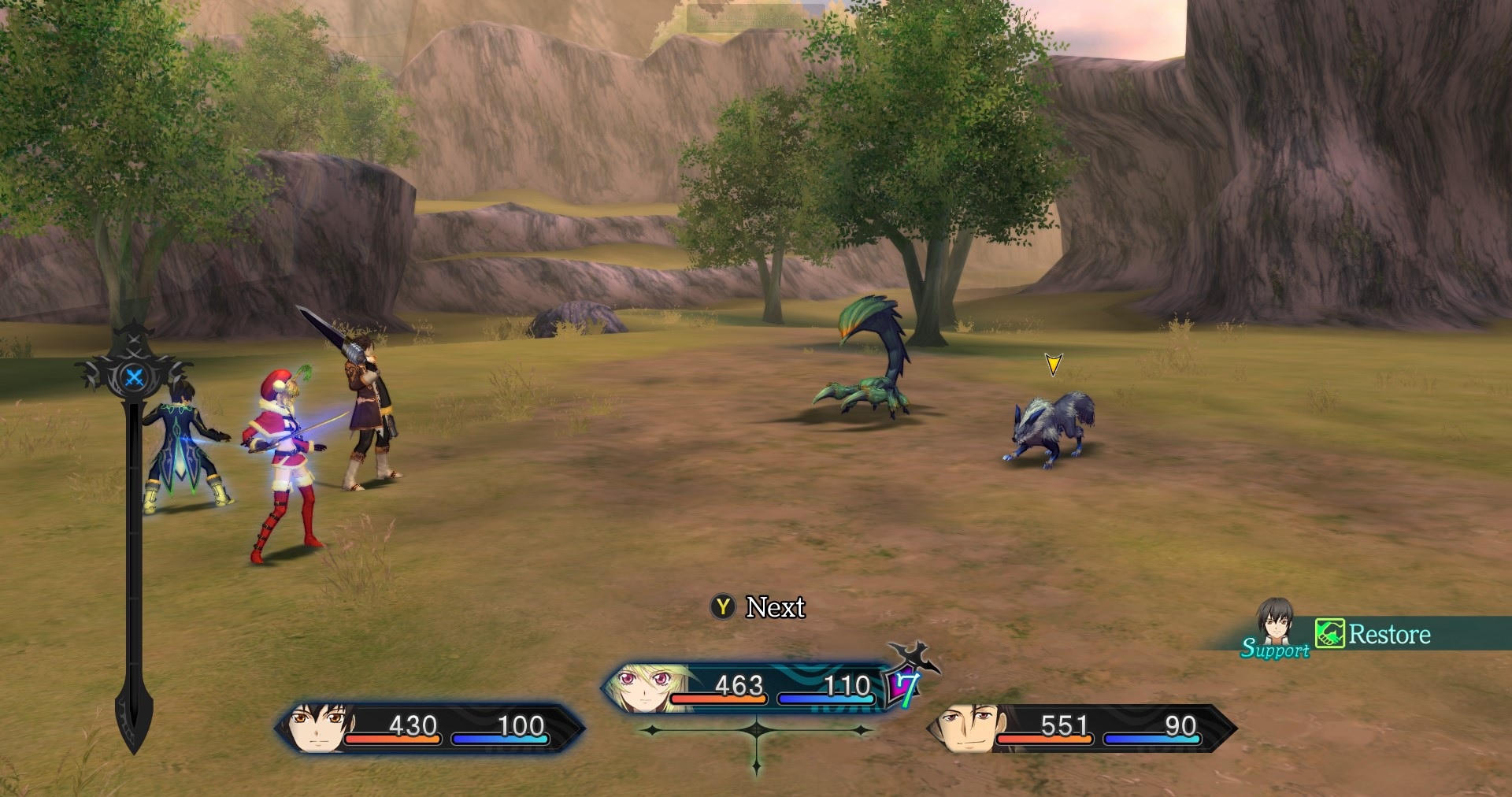Select the wolf enemy under the yellow marker
The height and width of the screenshot is (797, 1512).
pos(1050,428)
